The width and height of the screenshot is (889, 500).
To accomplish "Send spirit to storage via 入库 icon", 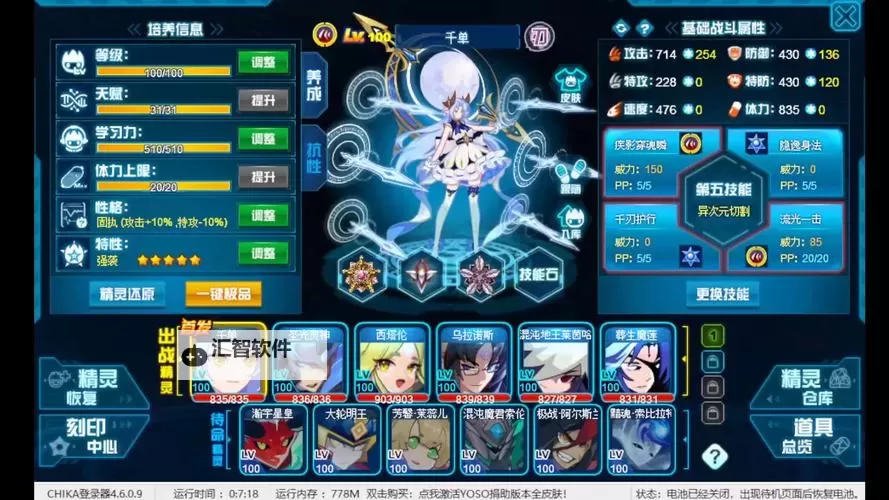I will click(571, 220).
